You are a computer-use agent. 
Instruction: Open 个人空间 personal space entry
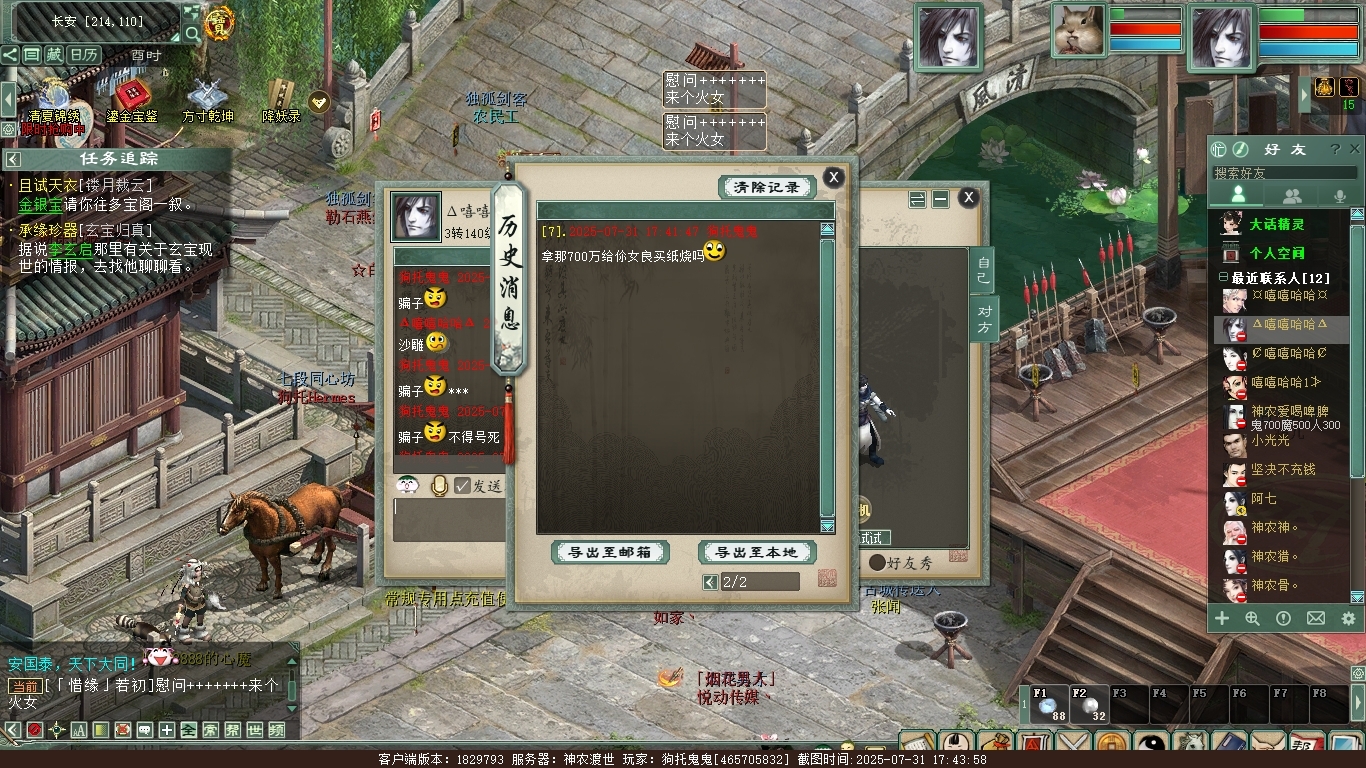(x=1277, y=253)
